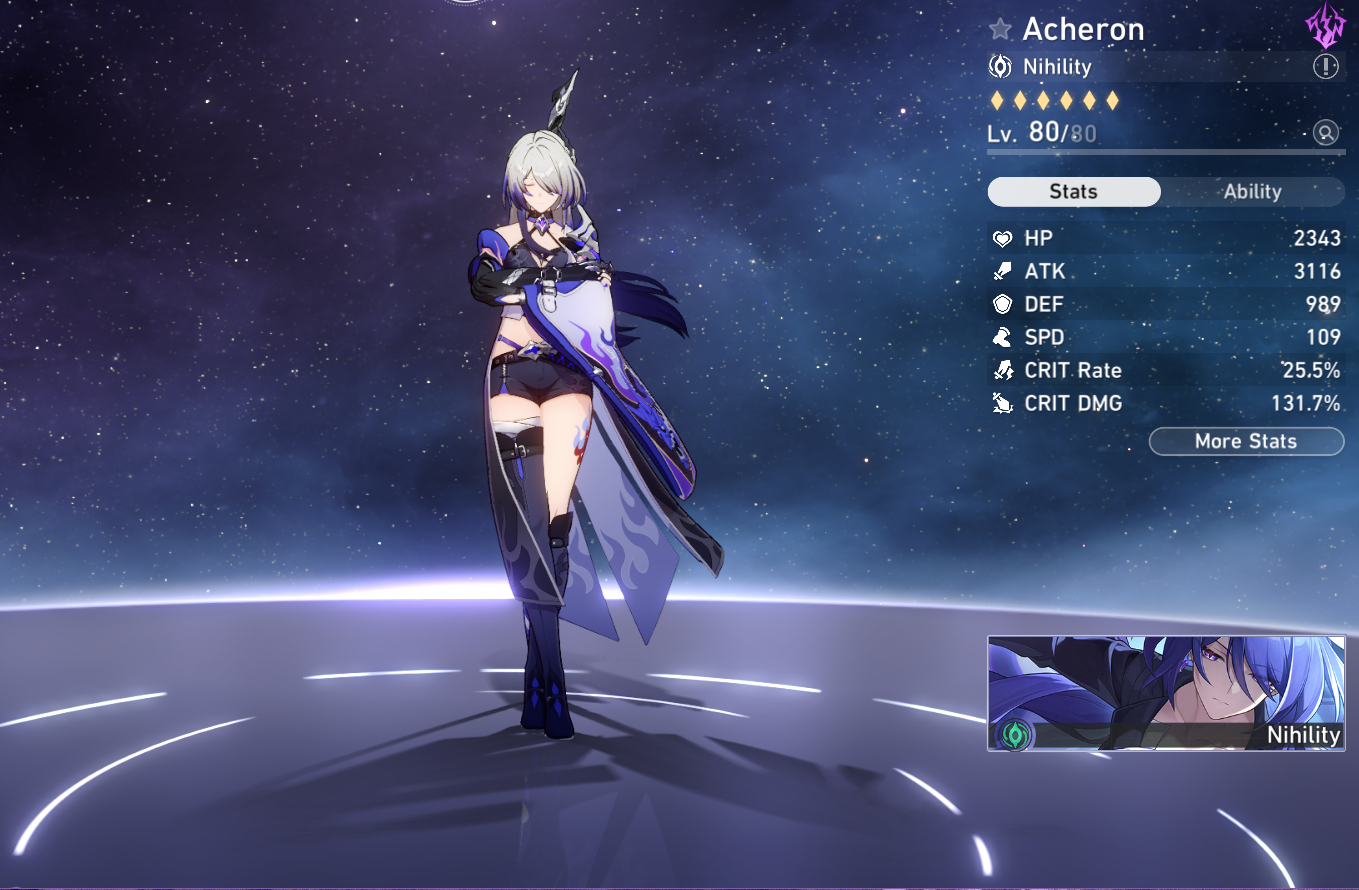
Task: Select the last Eidolon diamond
Action: (x=1110, y=100)
